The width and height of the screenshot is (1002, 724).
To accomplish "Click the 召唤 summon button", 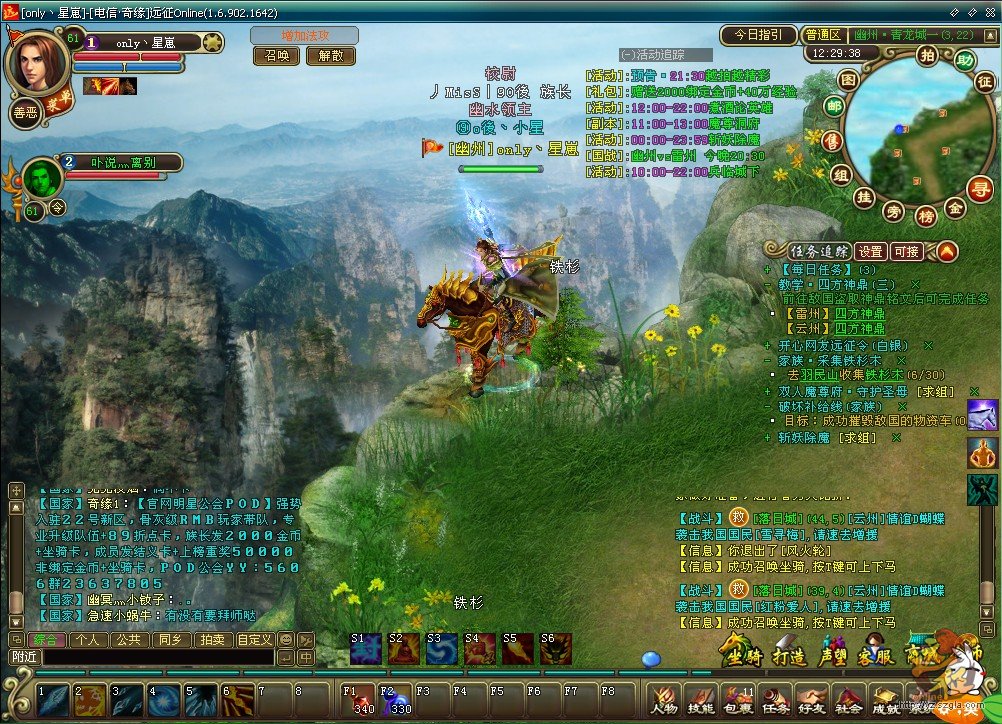I will pos(277,56).
